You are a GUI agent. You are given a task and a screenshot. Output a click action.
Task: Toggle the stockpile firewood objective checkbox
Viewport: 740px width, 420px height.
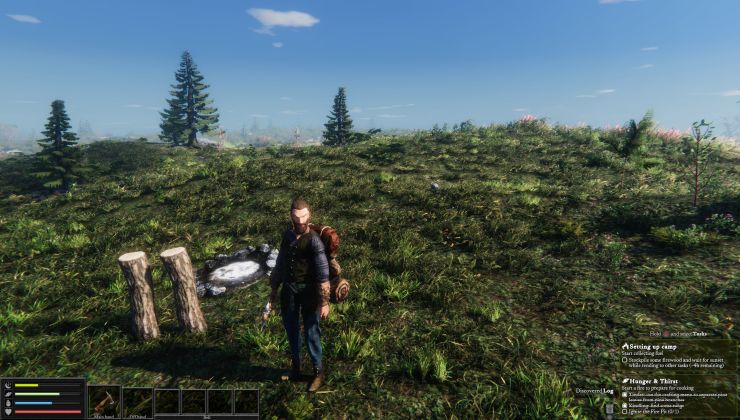(x=625, y=359)
